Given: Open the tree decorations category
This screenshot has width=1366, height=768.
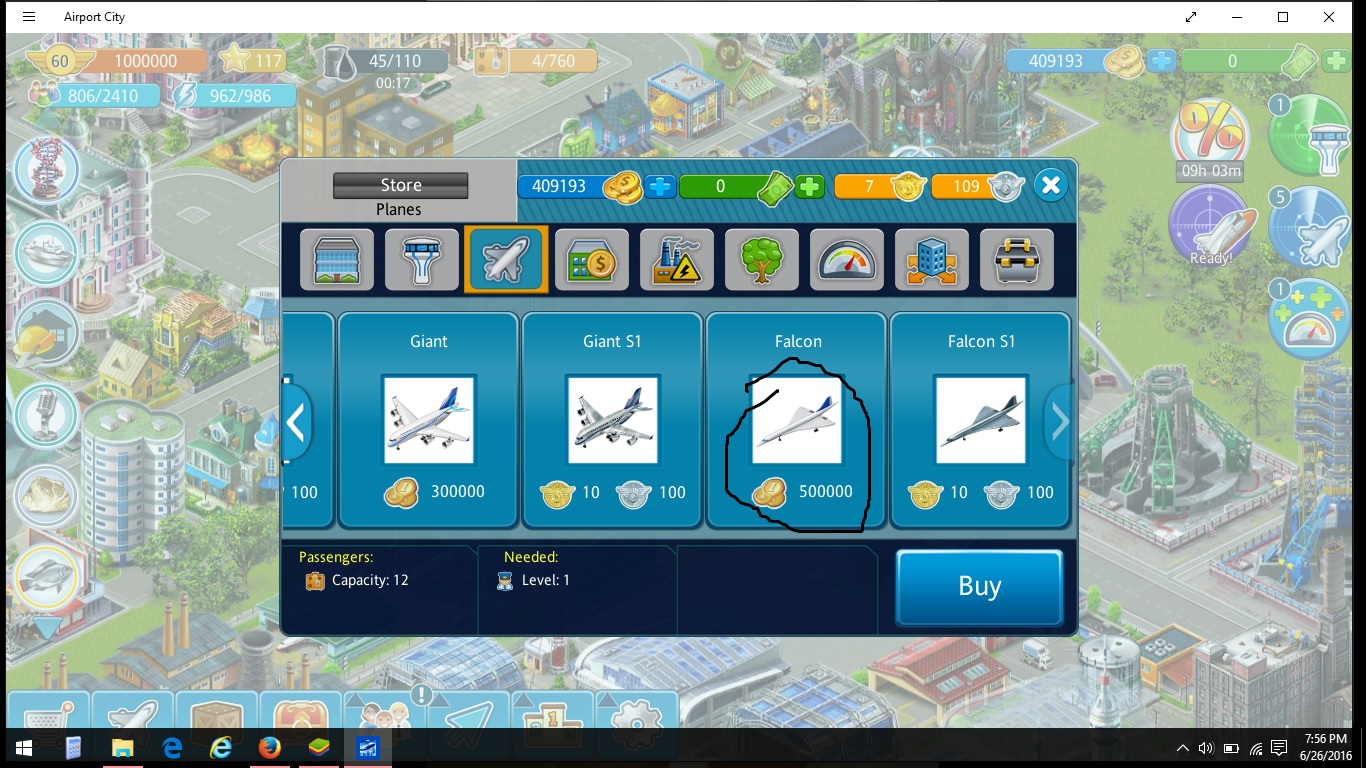Looking at the screenshot, I should (x=761, y=259).
